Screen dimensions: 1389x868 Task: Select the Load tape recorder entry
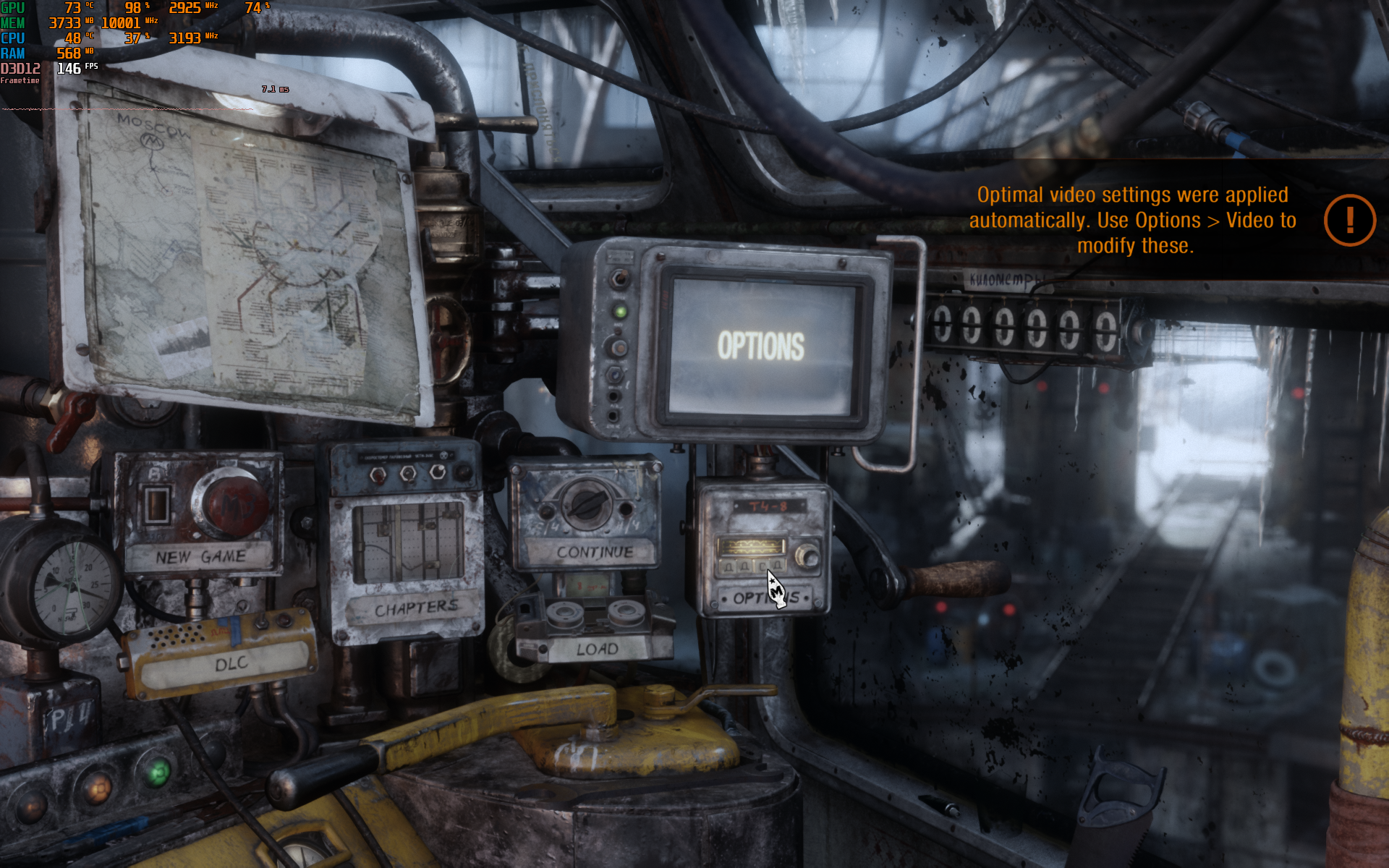[x=597, y=649]
